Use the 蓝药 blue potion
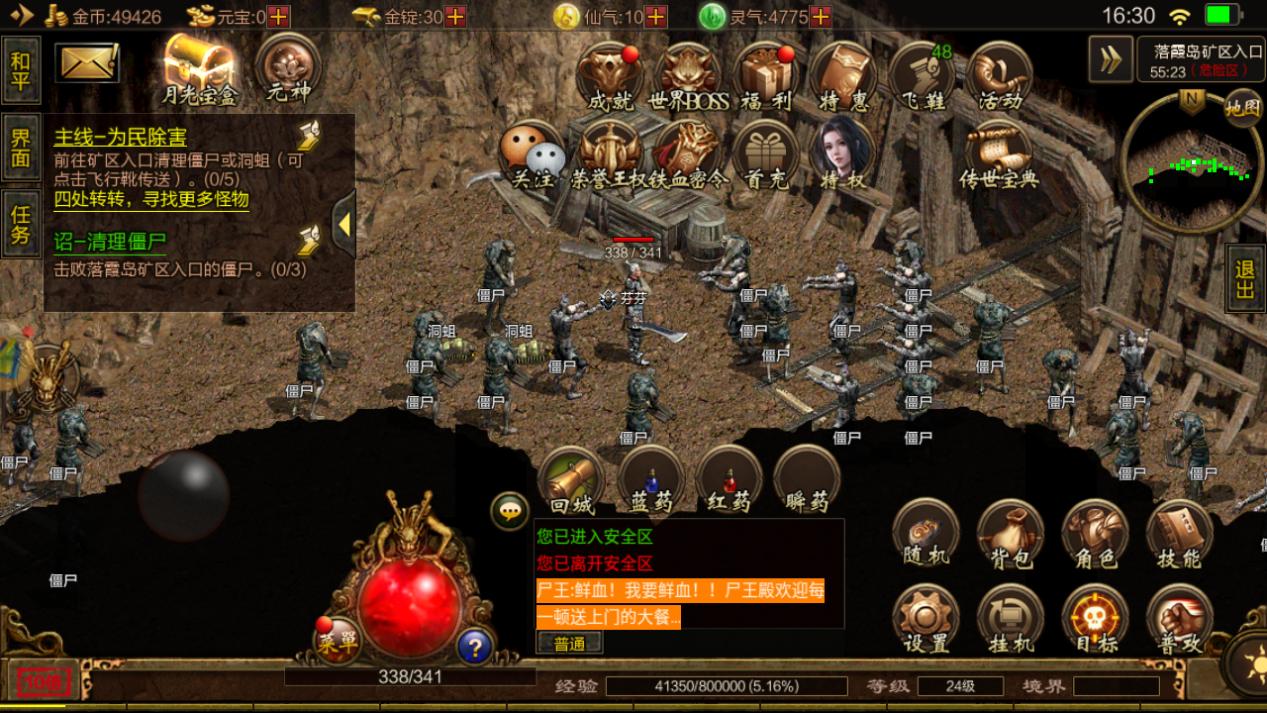This screenshot has width=1267, height=713. point(651,480)
